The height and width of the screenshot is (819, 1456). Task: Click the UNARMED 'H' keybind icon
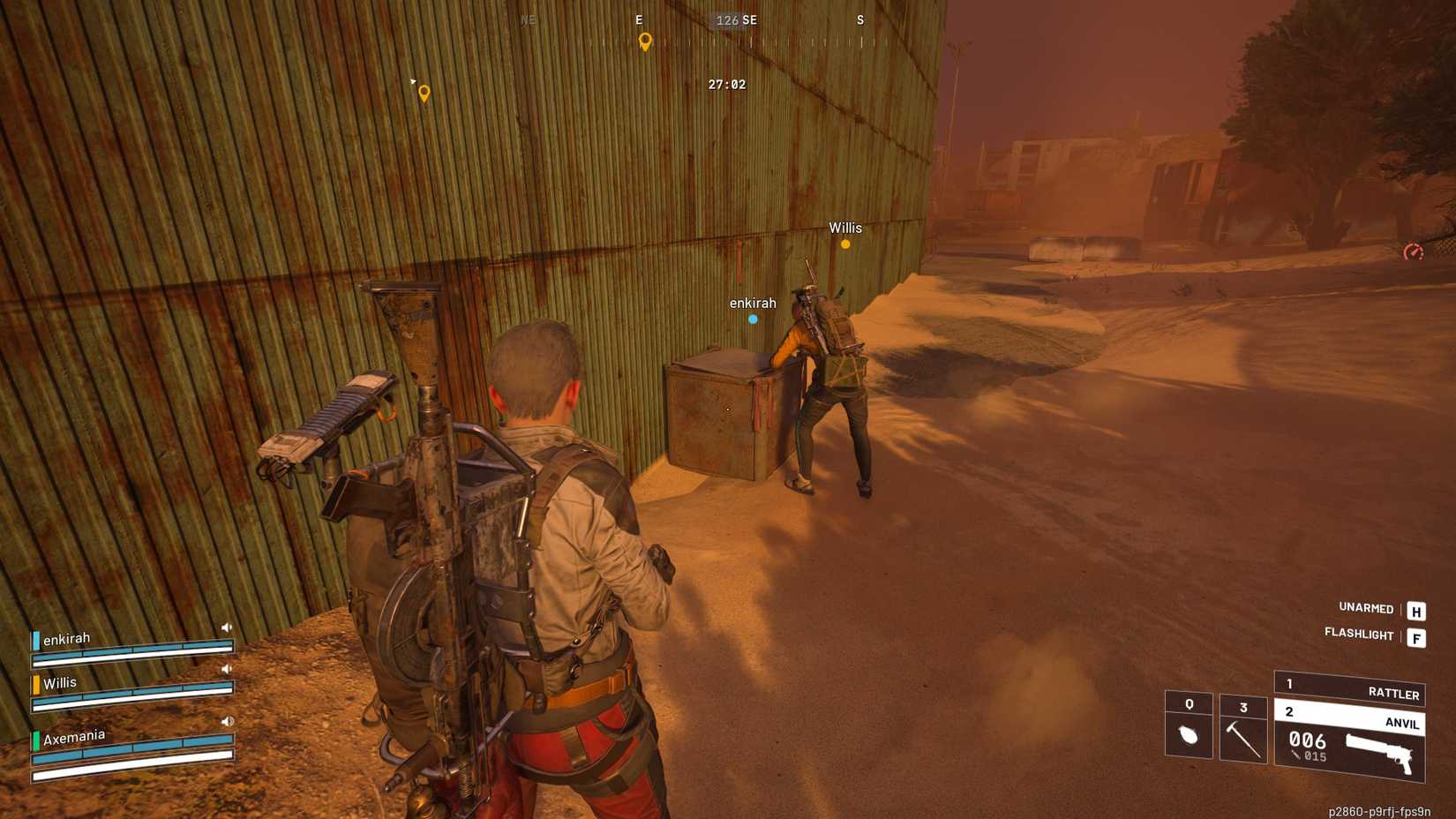point(1416,610)
